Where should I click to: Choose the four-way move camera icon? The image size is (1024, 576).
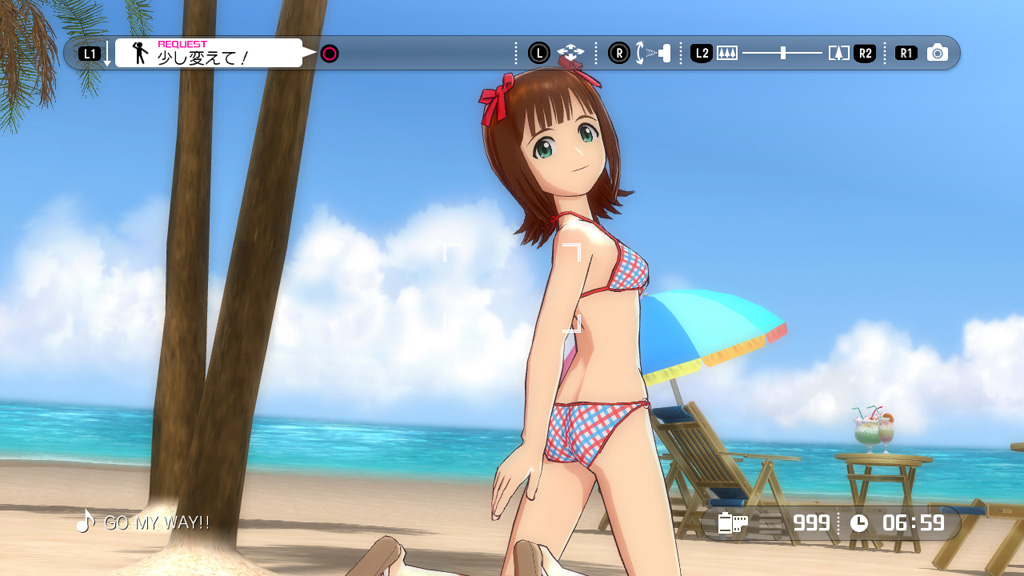coord(571,53)
